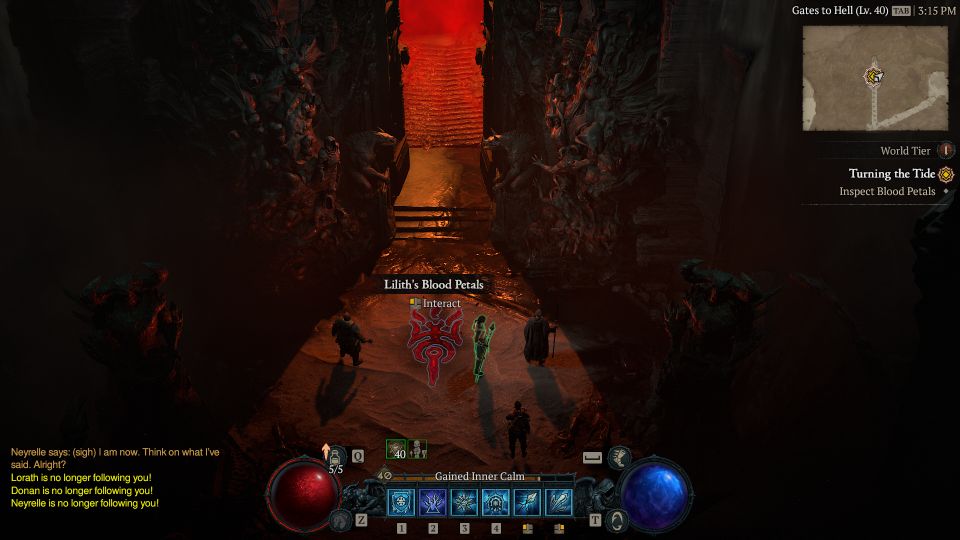The height and width of the screenshot is (540, 960).
Task: Activate the first skill slot shield ability
Action: click(x=402, y=502)
